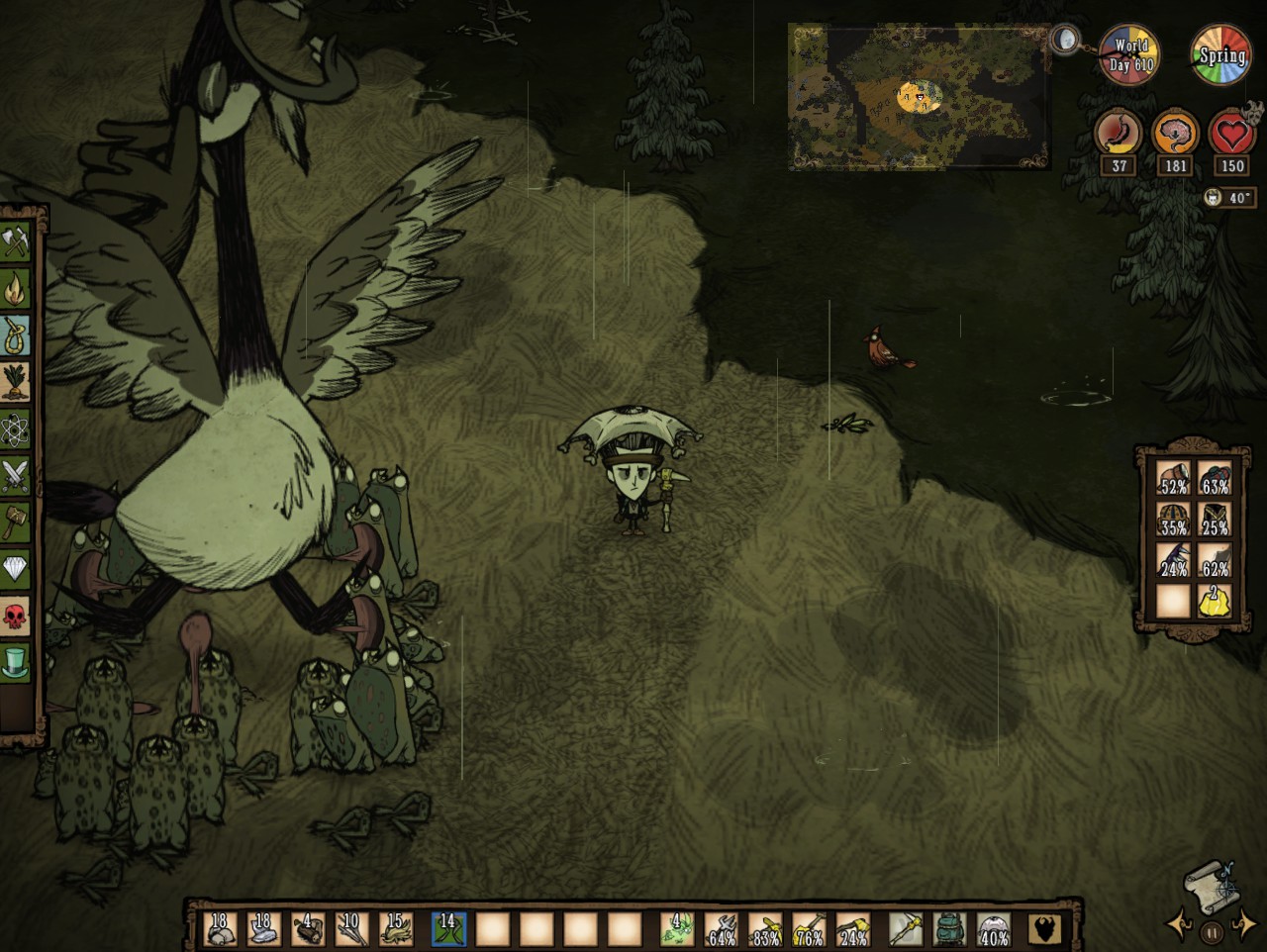Select the Refine diamond crafting tab
The height and width of the screenshot is (952, 1267).
15,569
